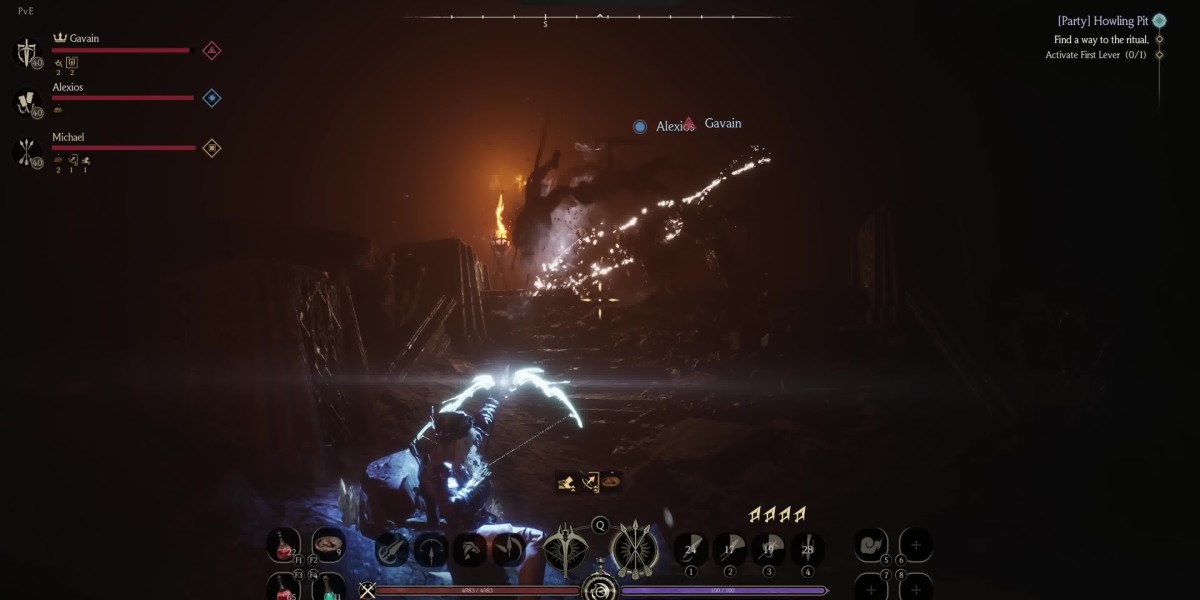The image size is (1200, 600).
Task: Click Michael's gold square marker icon
Action: (x=212, y=148)
